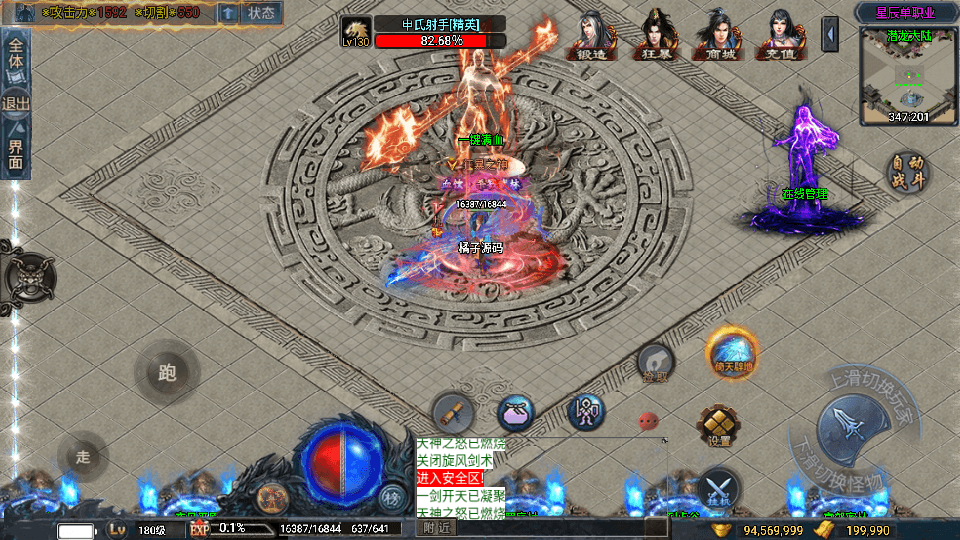960x540 pixels.
Task: Select the 附近 nearby chat channel
Action: (436, 527)
